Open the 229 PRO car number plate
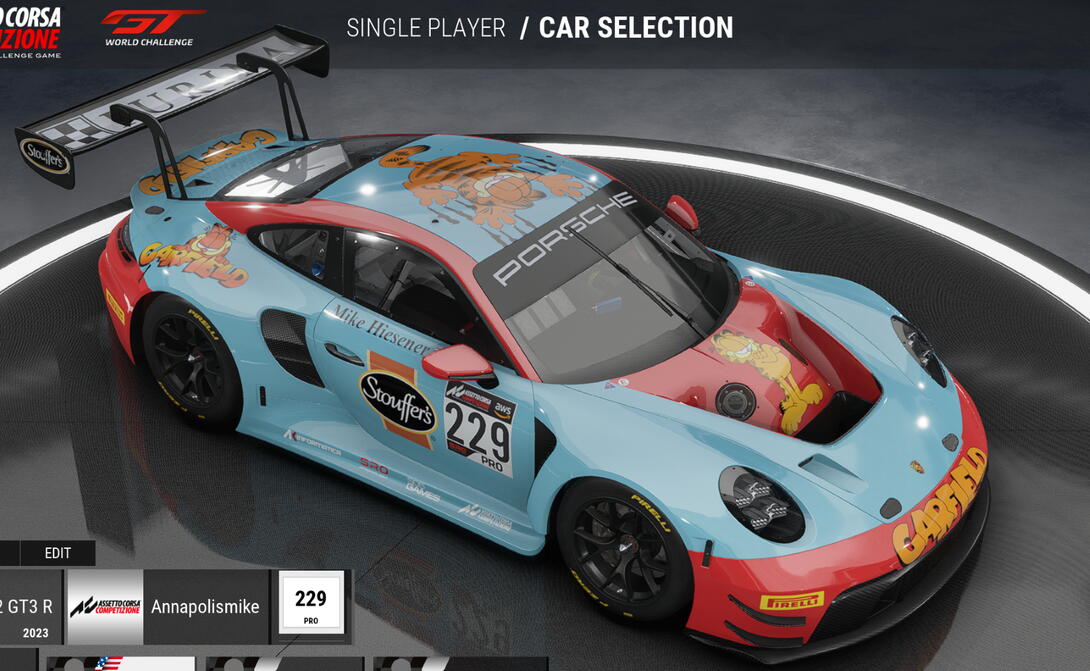1090x671 pixels. 311,606
